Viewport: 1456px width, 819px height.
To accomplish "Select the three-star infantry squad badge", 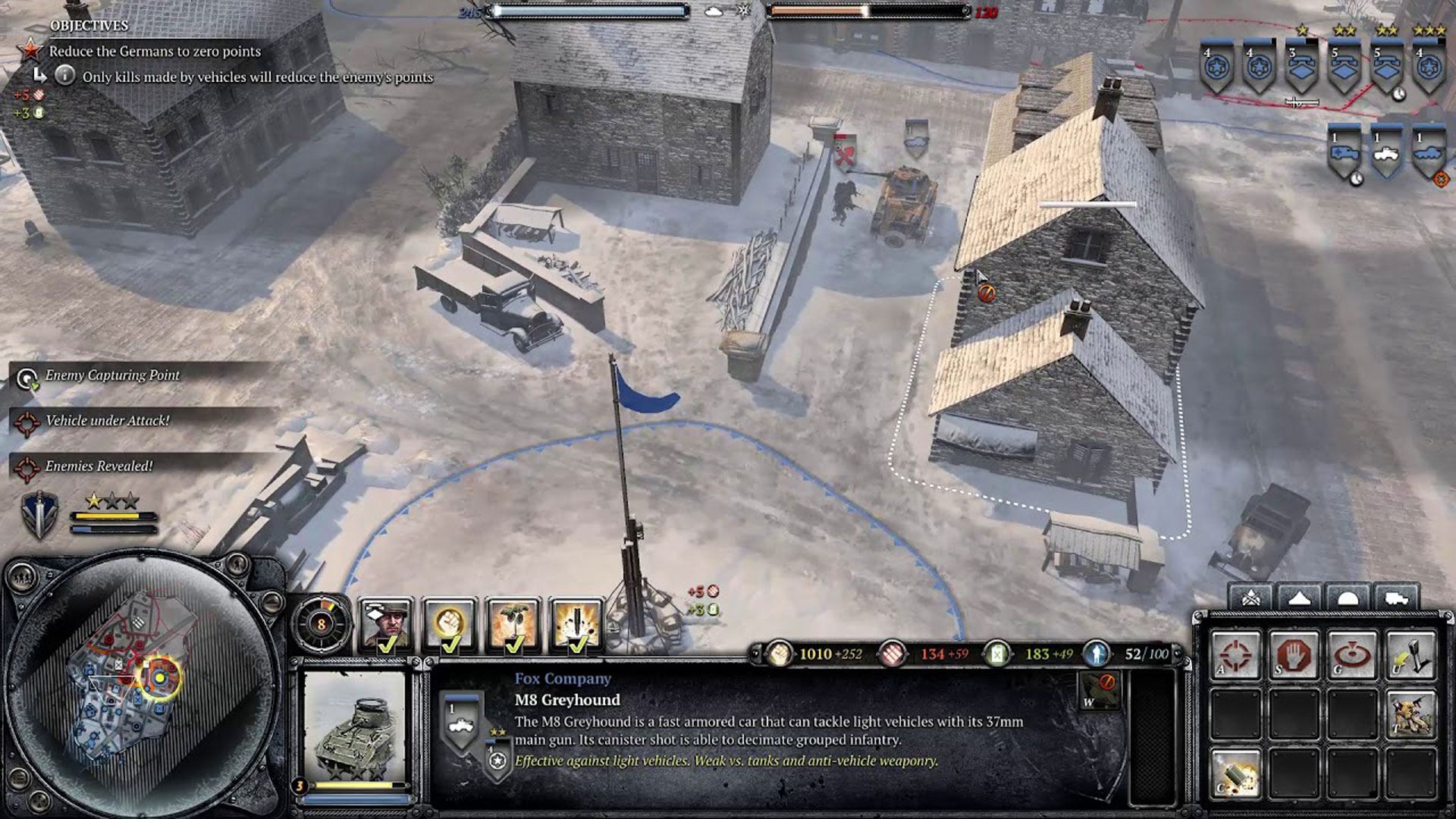I will pyautogui.click(x=1429, y=67).
